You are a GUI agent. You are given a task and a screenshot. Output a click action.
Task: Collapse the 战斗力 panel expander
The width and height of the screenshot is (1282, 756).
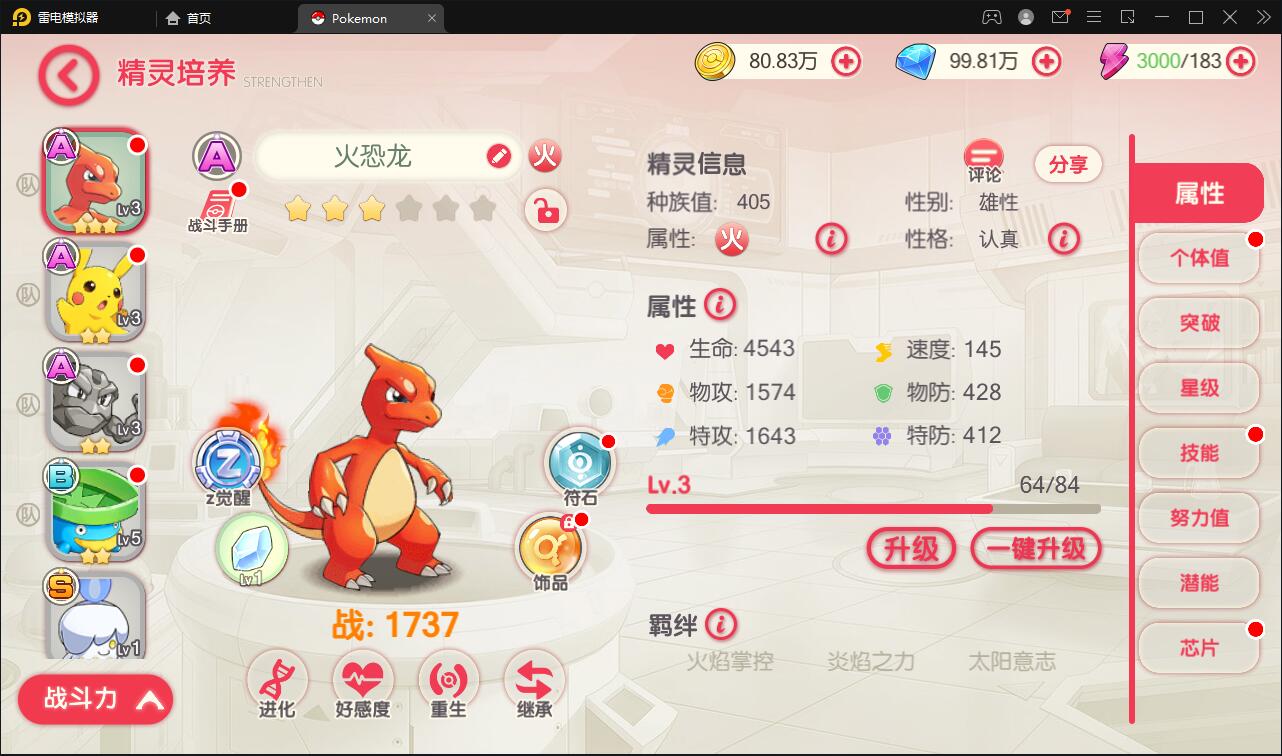tap(95, 699)
